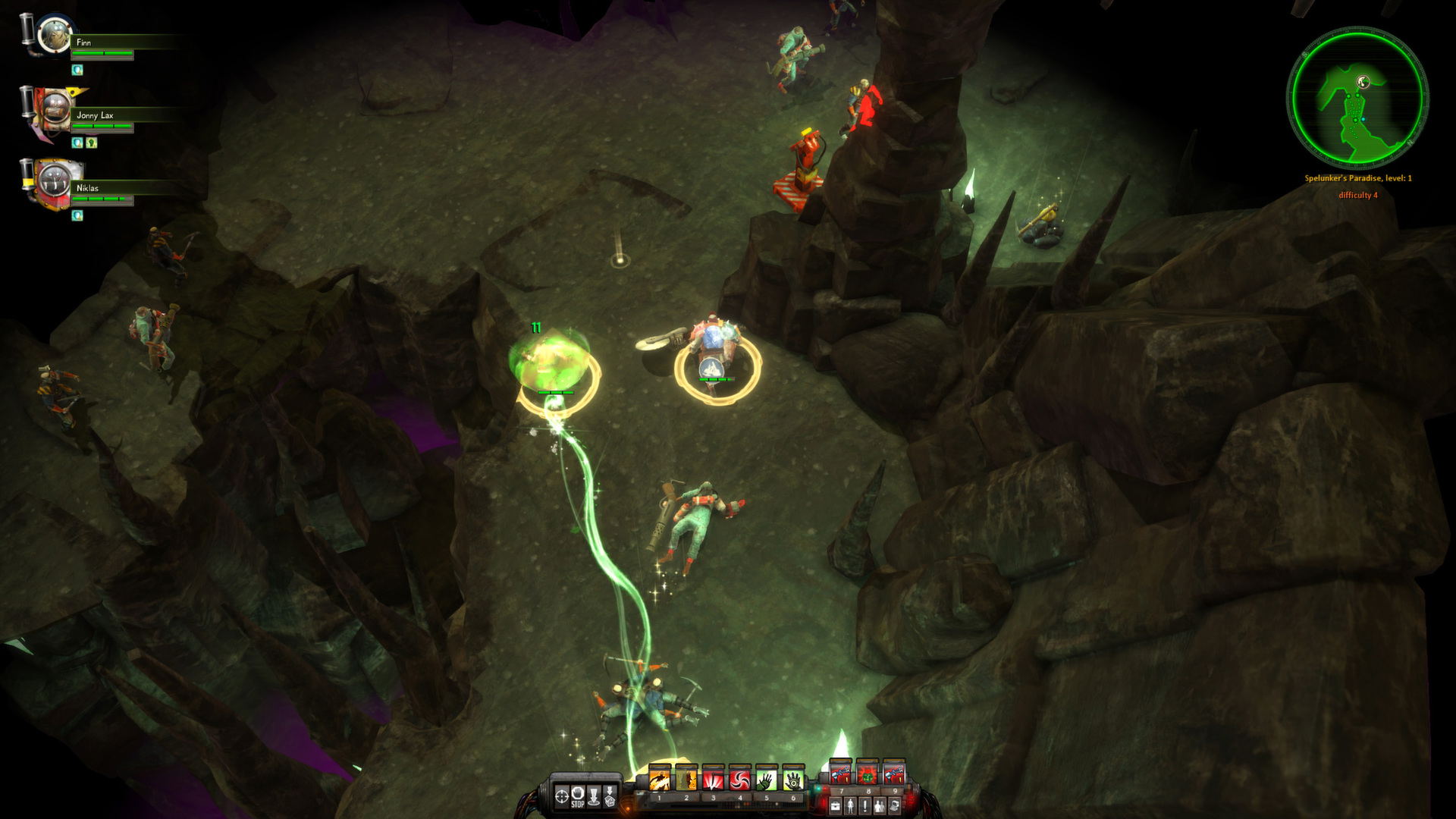Show the exclamation mark quest log
The width and height of the screenshot is (1456, 819).
(x=864, y=806)
